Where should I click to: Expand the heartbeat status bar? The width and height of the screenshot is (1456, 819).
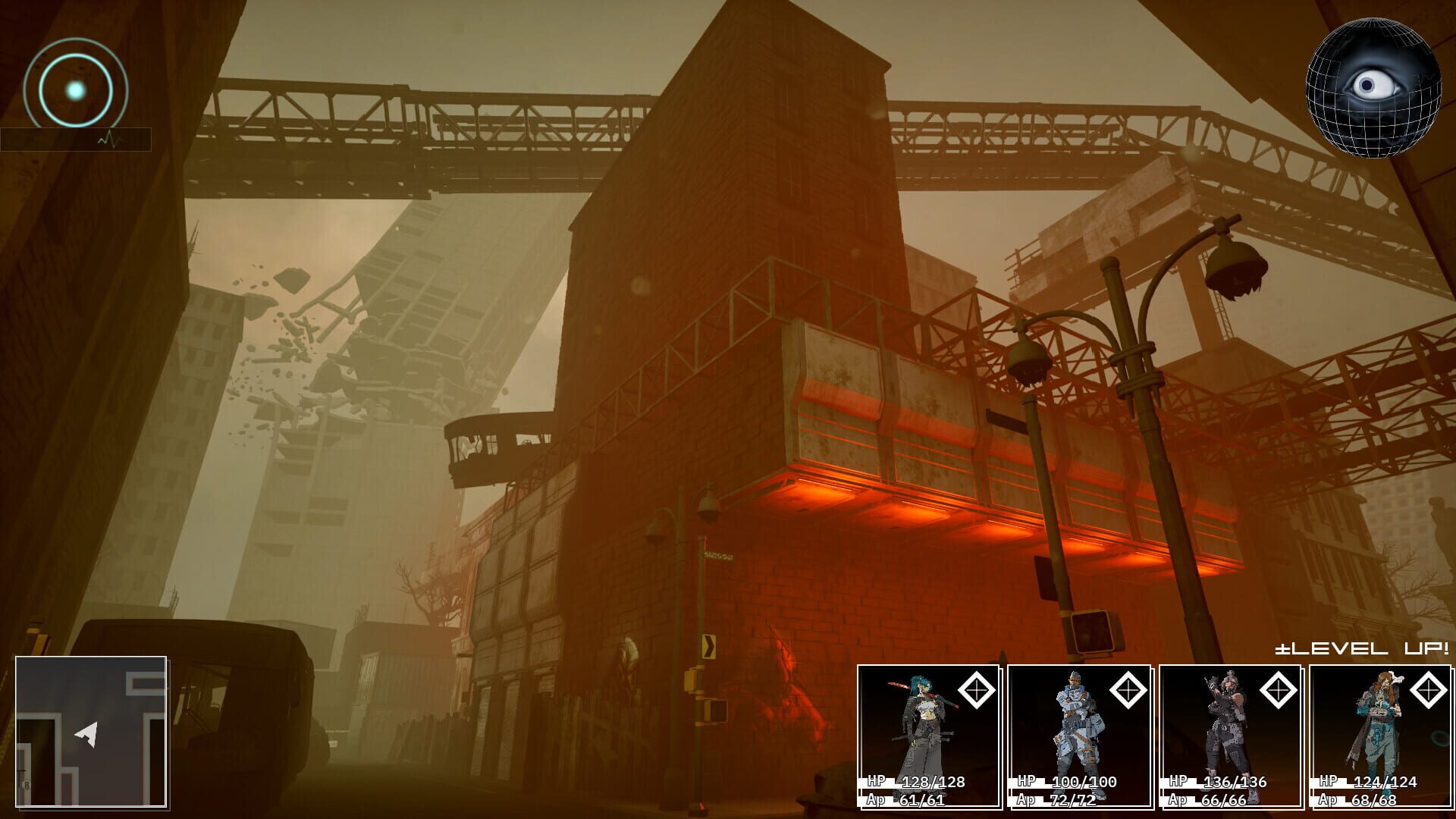tap(76, 139)
